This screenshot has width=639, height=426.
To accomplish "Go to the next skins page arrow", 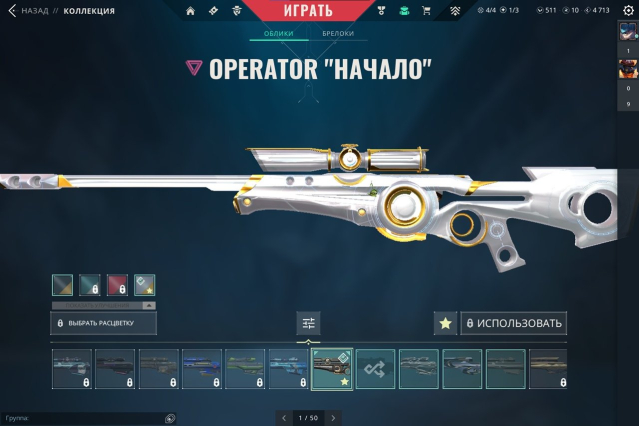I will click(x=333, y=418).
